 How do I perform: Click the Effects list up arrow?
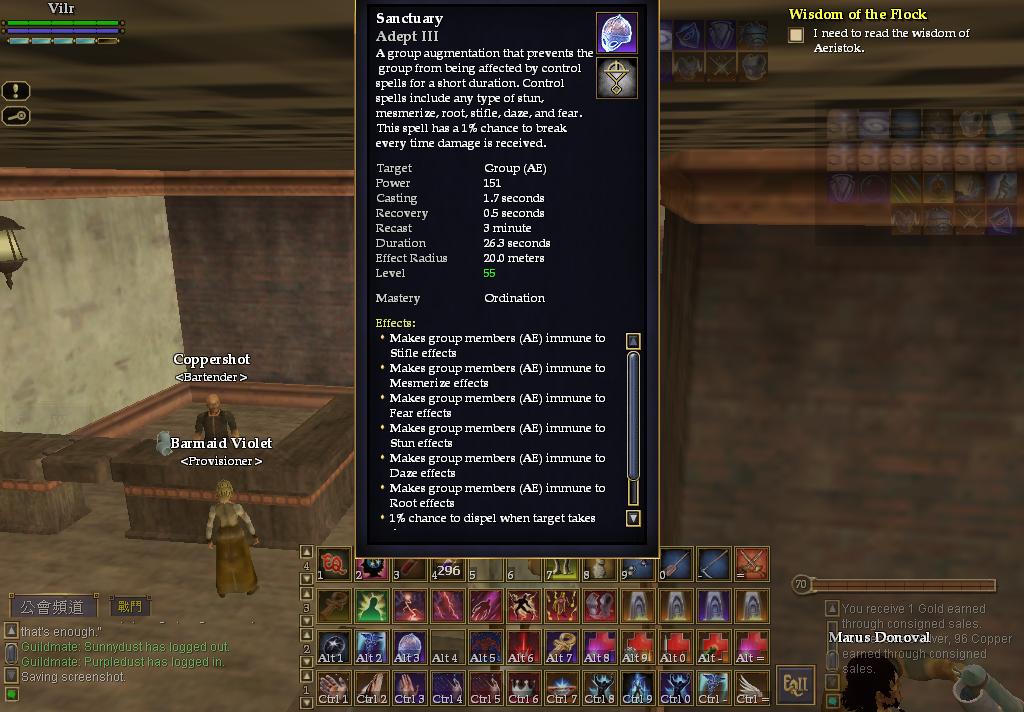[633, 341]
